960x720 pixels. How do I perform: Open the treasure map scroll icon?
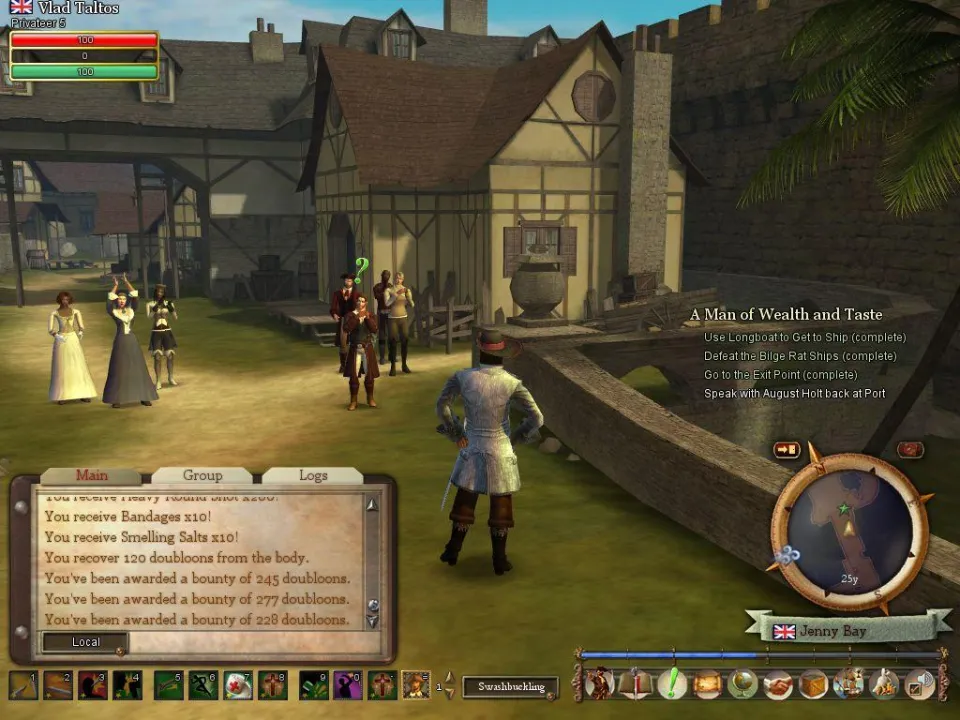pyautogui.click(x=707, y=684)
